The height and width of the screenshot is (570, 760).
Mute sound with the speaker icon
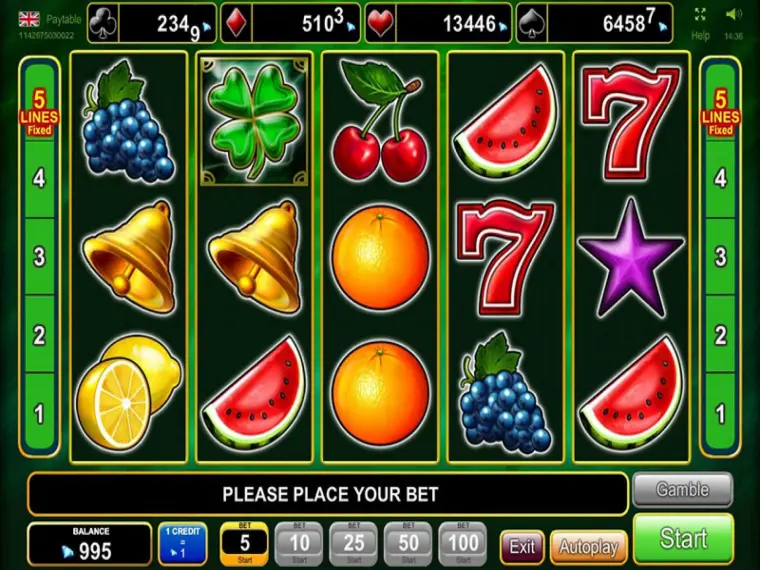click(734, 15)
